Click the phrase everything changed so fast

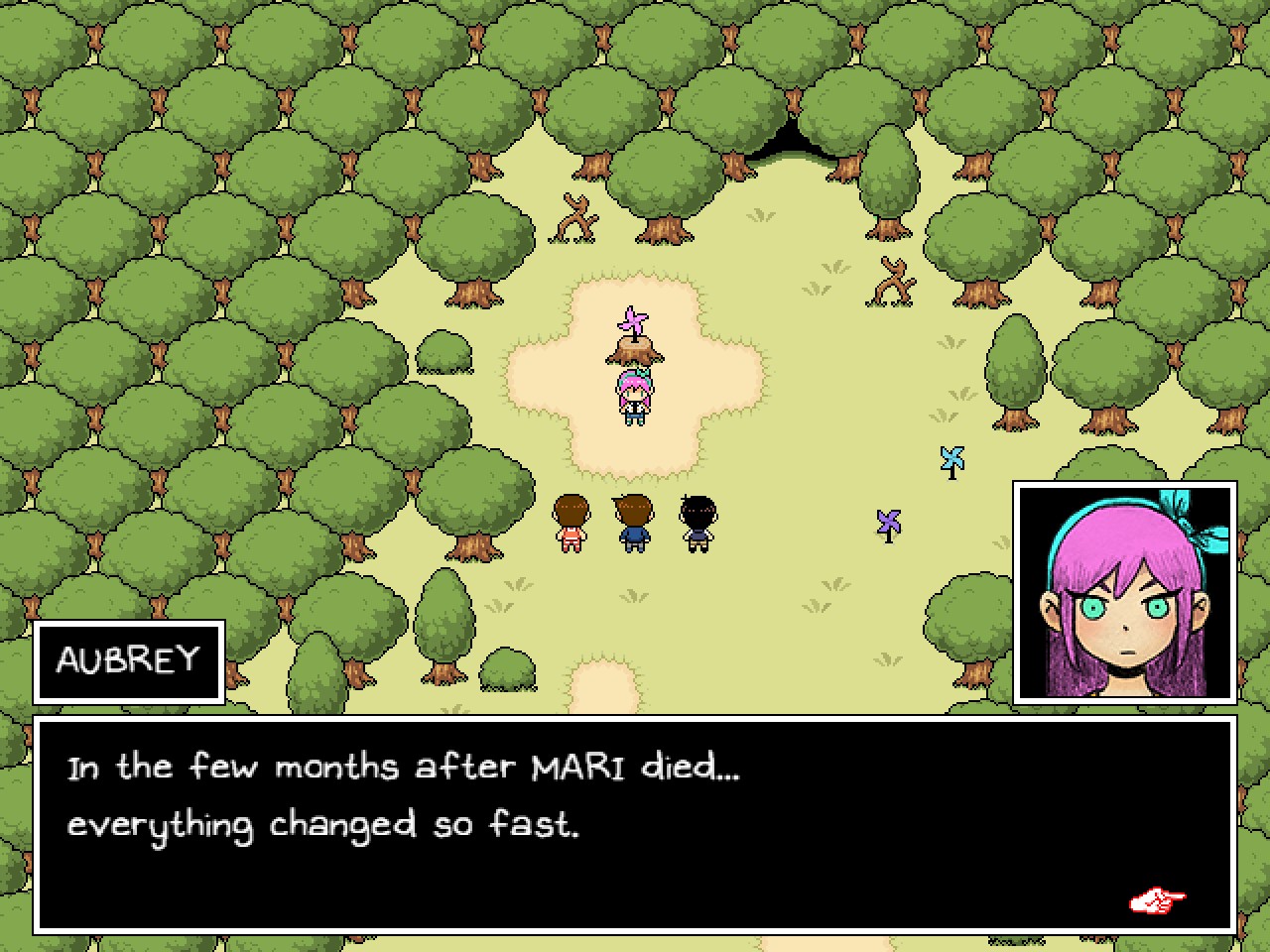coord(324,823)
